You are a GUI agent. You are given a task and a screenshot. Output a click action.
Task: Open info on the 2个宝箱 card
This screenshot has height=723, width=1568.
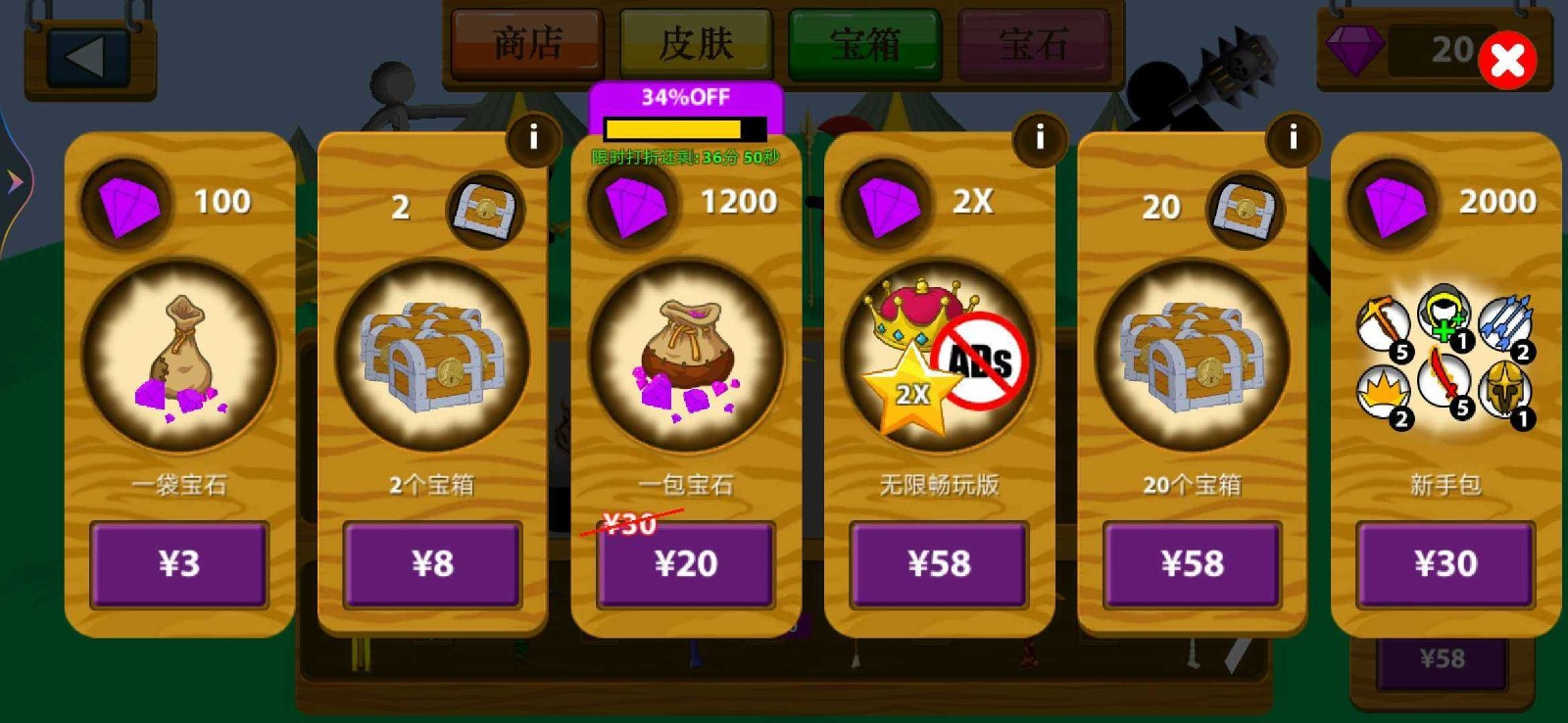pyautogui.click(x=533, y=138)
